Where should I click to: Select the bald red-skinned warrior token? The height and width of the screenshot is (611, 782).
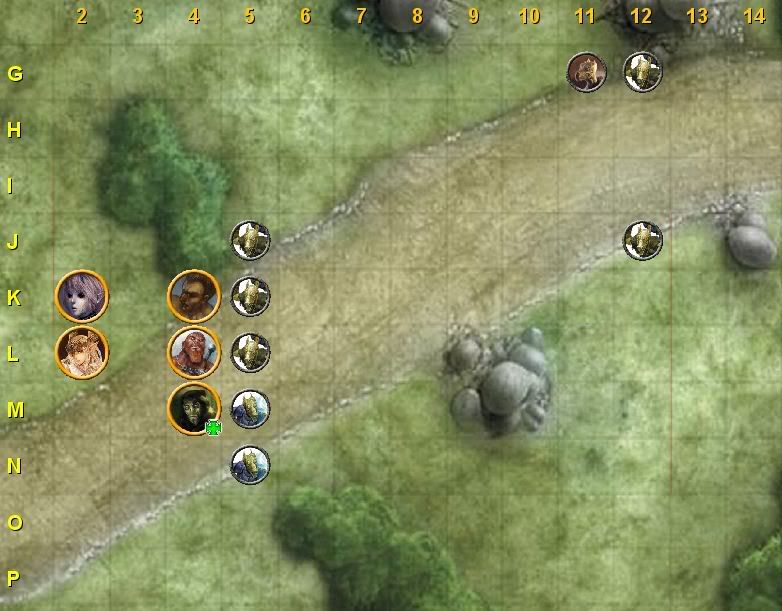click(x=193, y=352)
